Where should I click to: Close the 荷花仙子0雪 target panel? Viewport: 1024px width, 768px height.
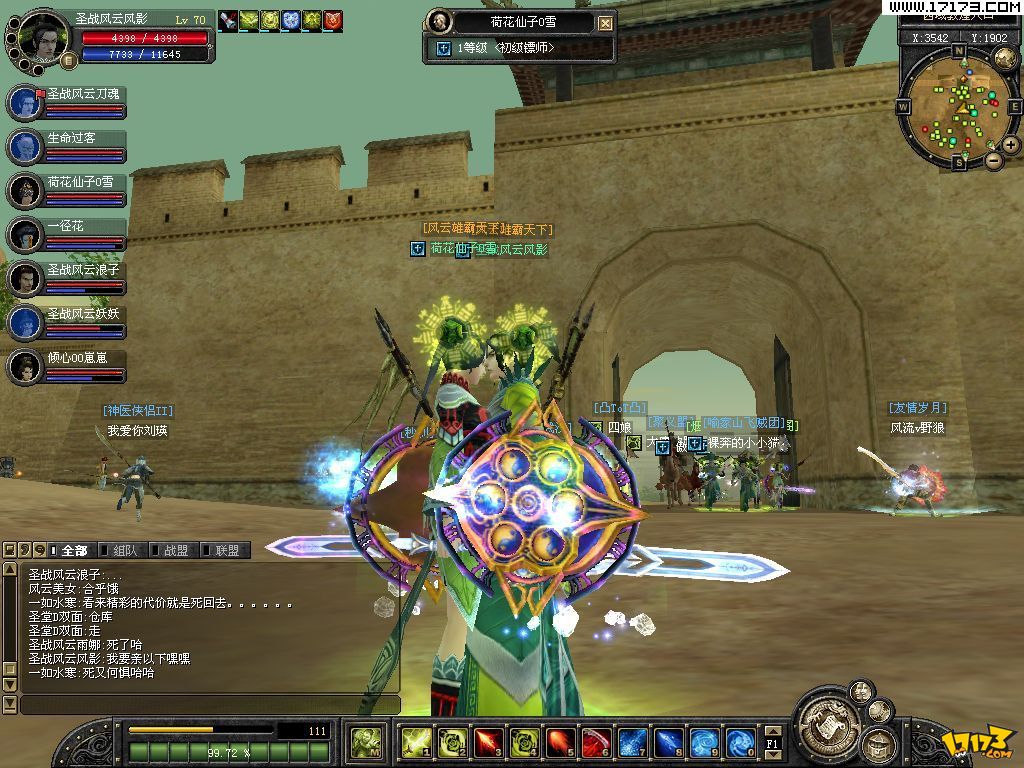pos(605,23)
